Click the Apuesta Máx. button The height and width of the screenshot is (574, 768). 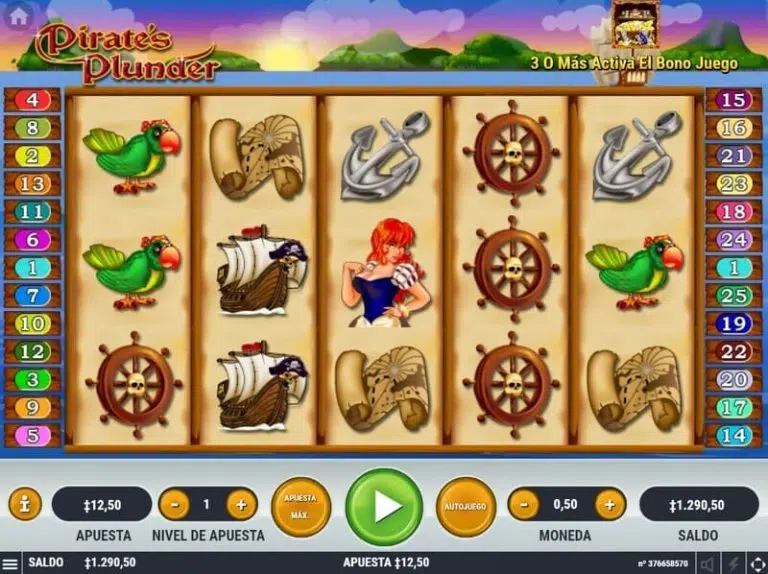pos(301,506)
